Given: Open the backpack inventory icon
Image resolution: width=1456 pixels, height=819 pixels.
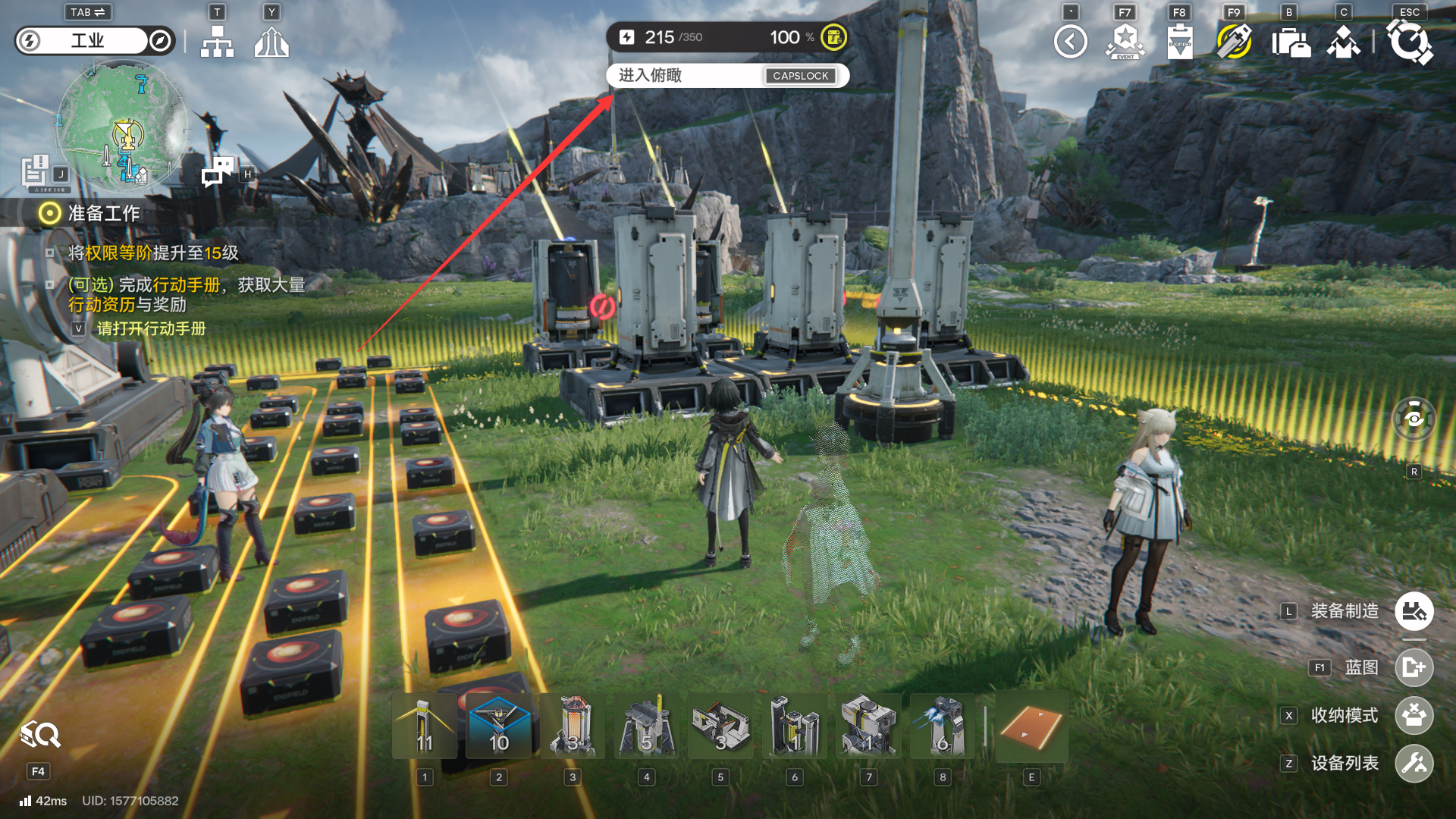Looking at the screenshot, I should 1290,42.
